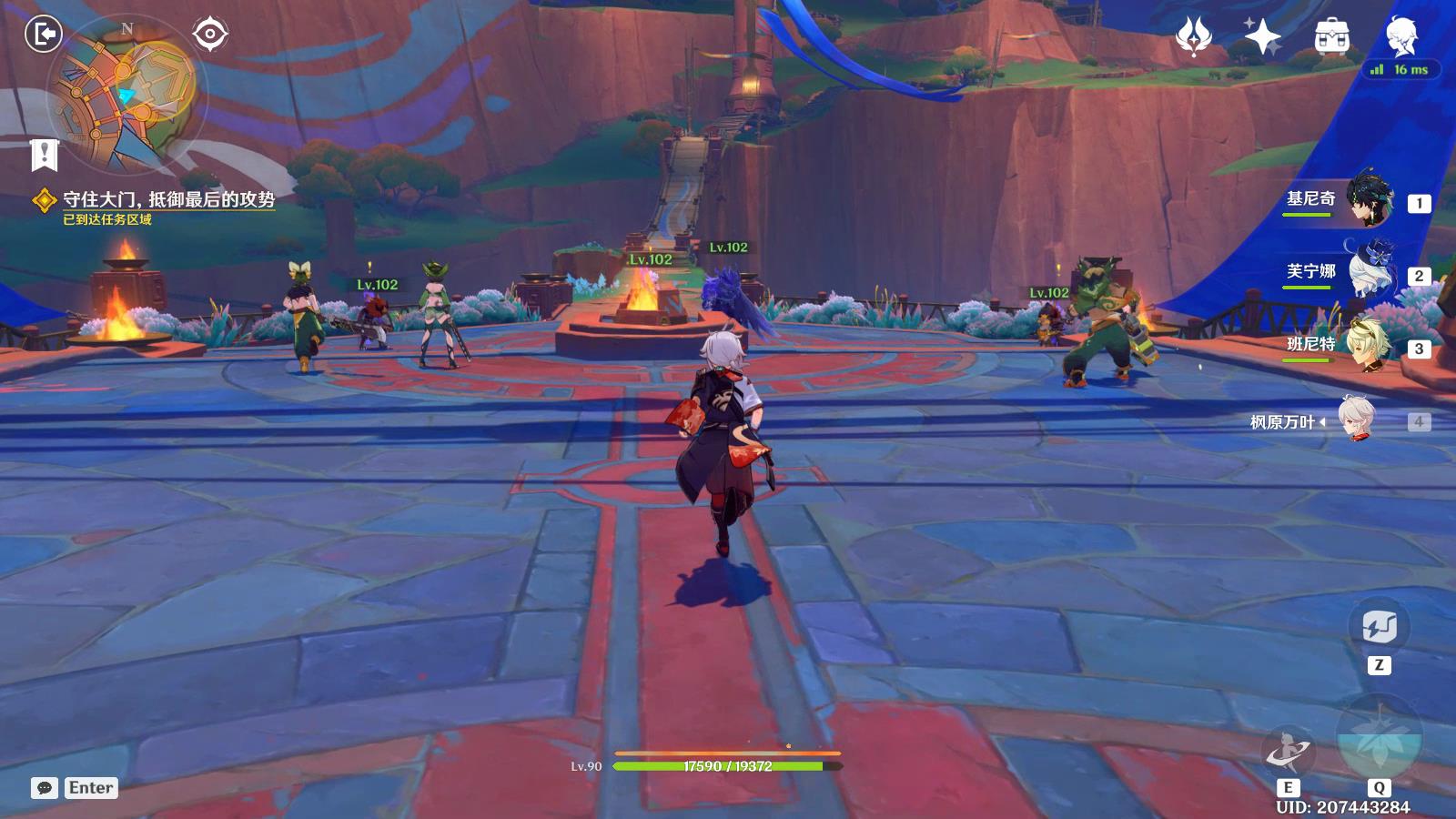Open the quest exclamation bookmark icon
The height and width of the screenshot is (819, 1456).
point(44,155)
